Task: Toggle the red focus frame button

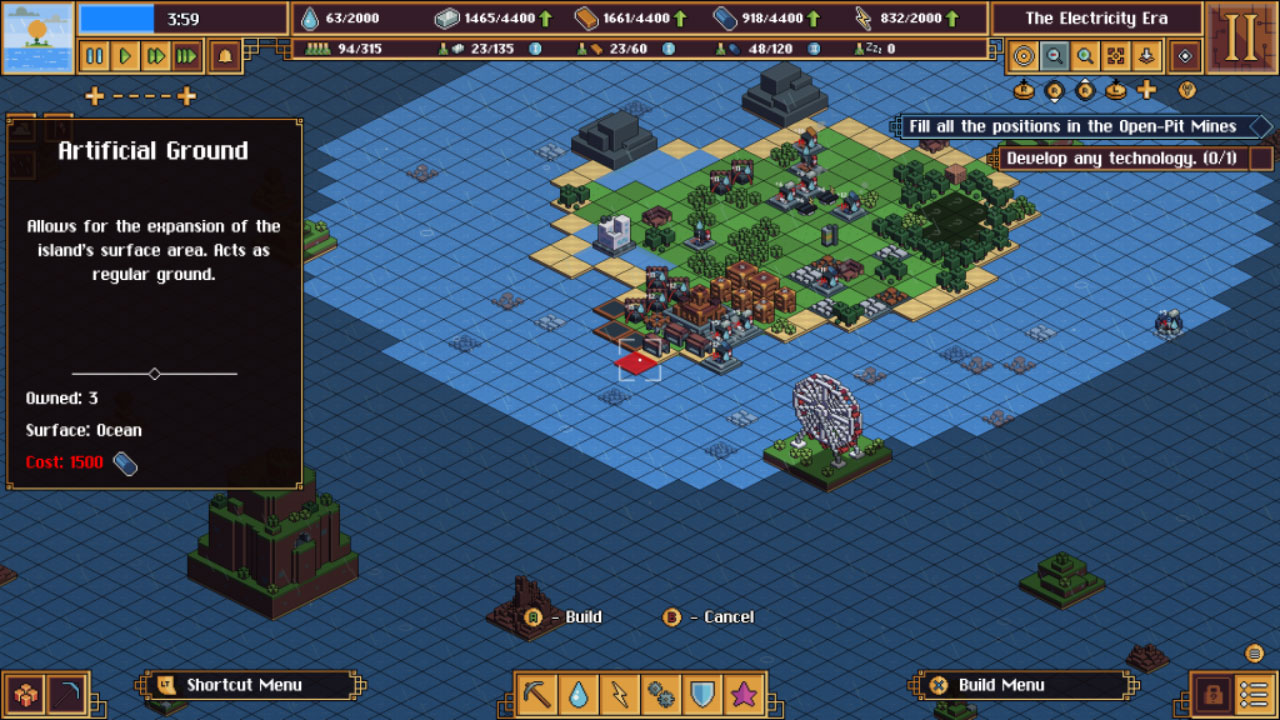Action: click(x=1115, y=56)
